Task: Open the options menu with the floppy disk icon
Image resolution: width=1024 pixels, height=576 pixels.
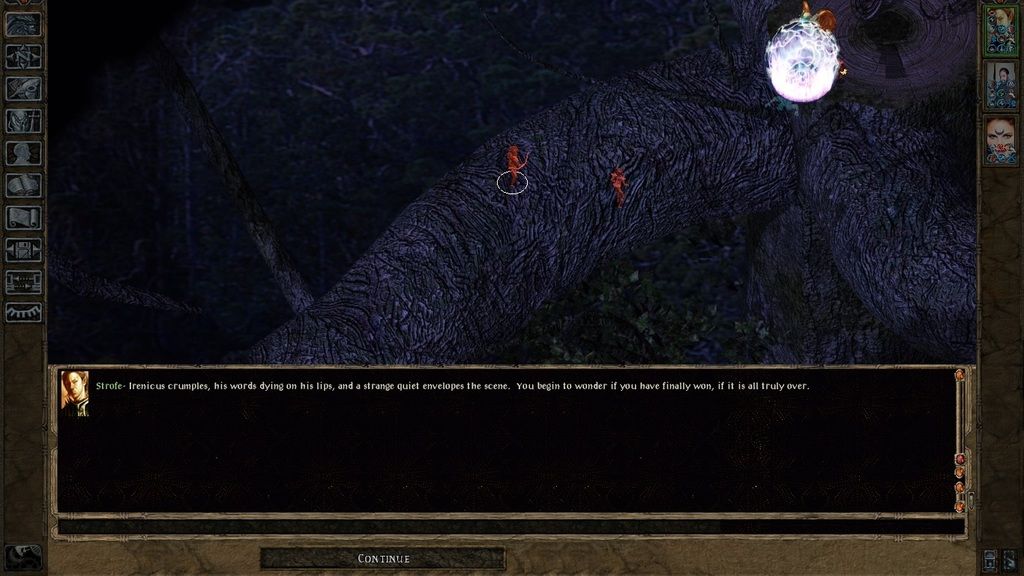Action: coord(23,249)
